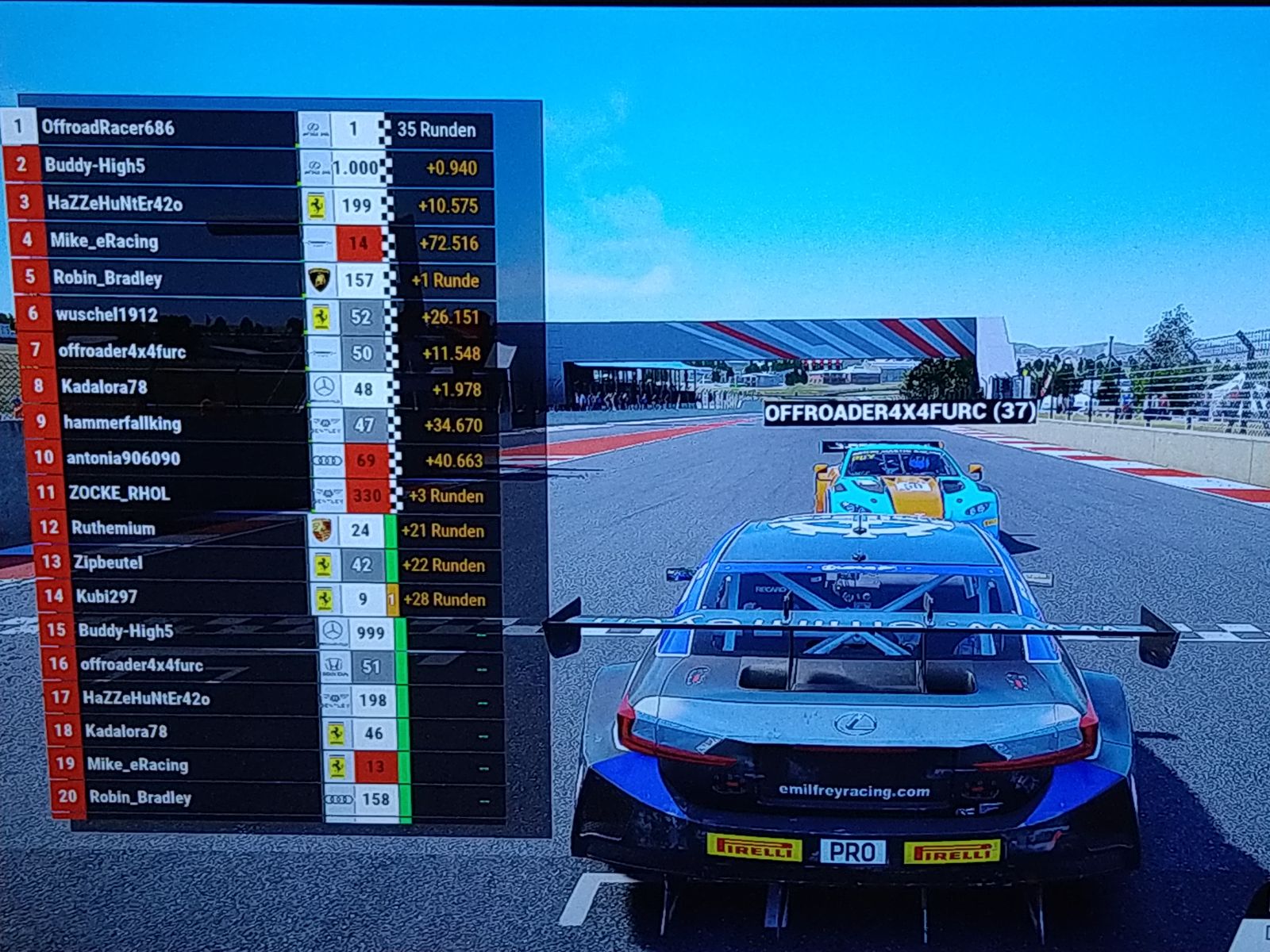Viewport: 1270px width, 952px height.
Task: Select Mike_eRacing in fourth place
Action: click(104, 241)
